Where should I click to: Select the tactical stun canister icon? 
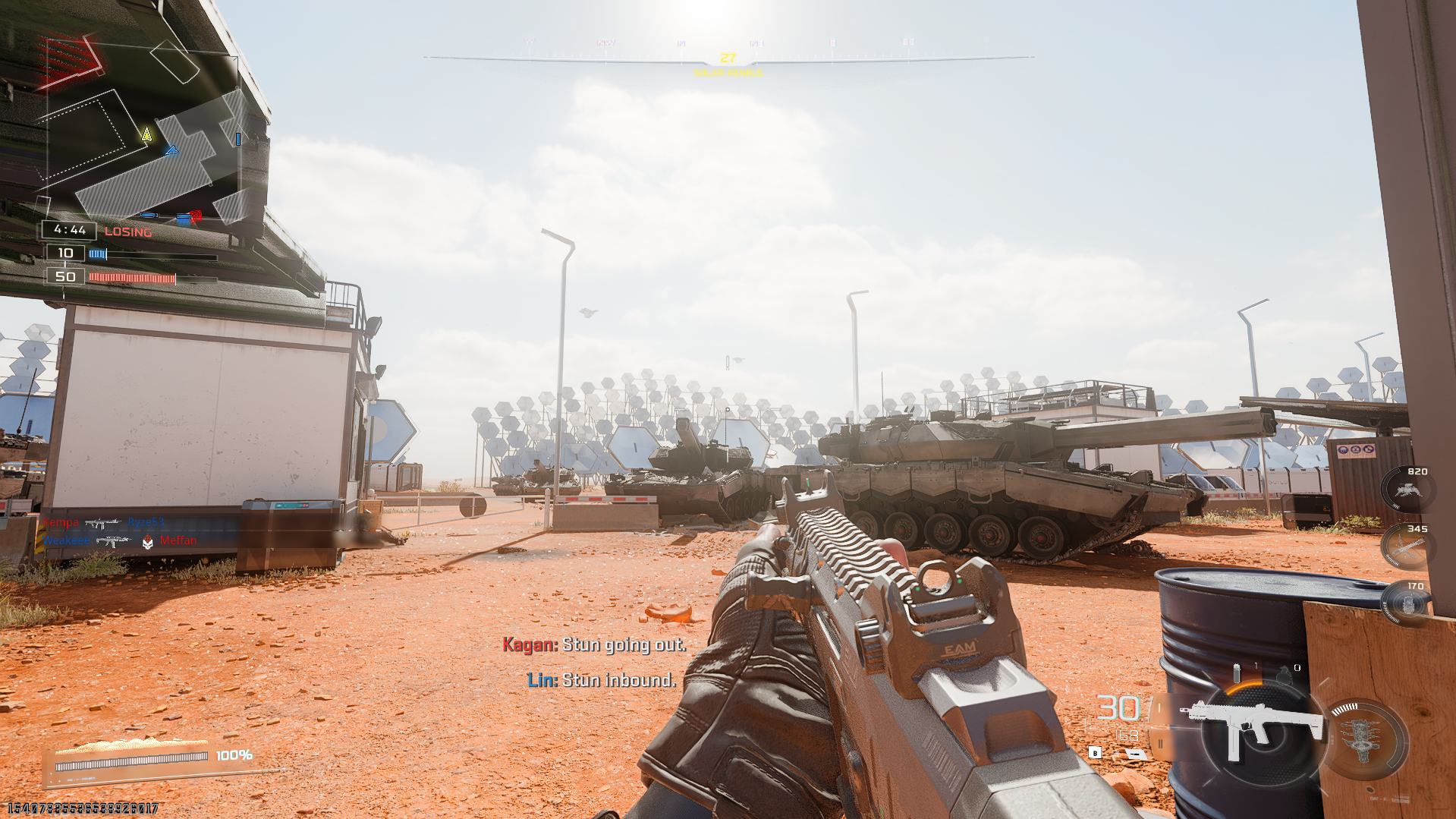click(1237, 673)
